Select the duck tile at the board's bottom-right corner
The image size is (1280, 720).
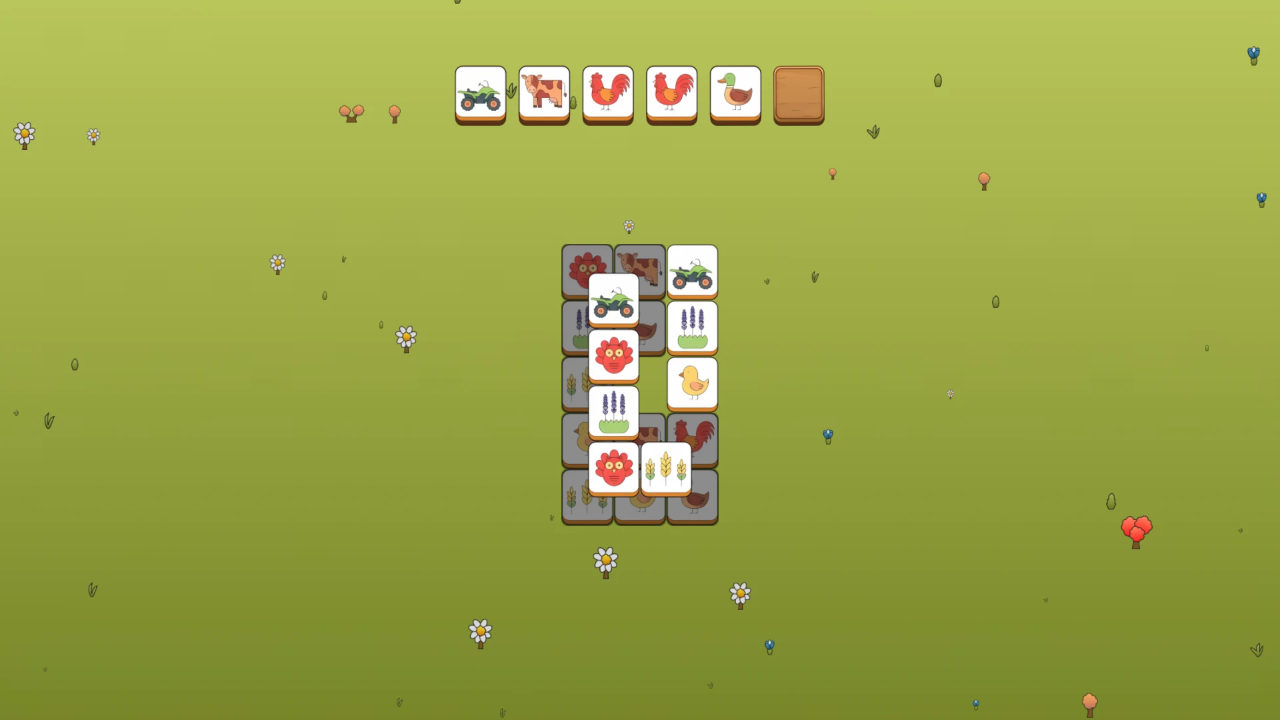point(696,501)
